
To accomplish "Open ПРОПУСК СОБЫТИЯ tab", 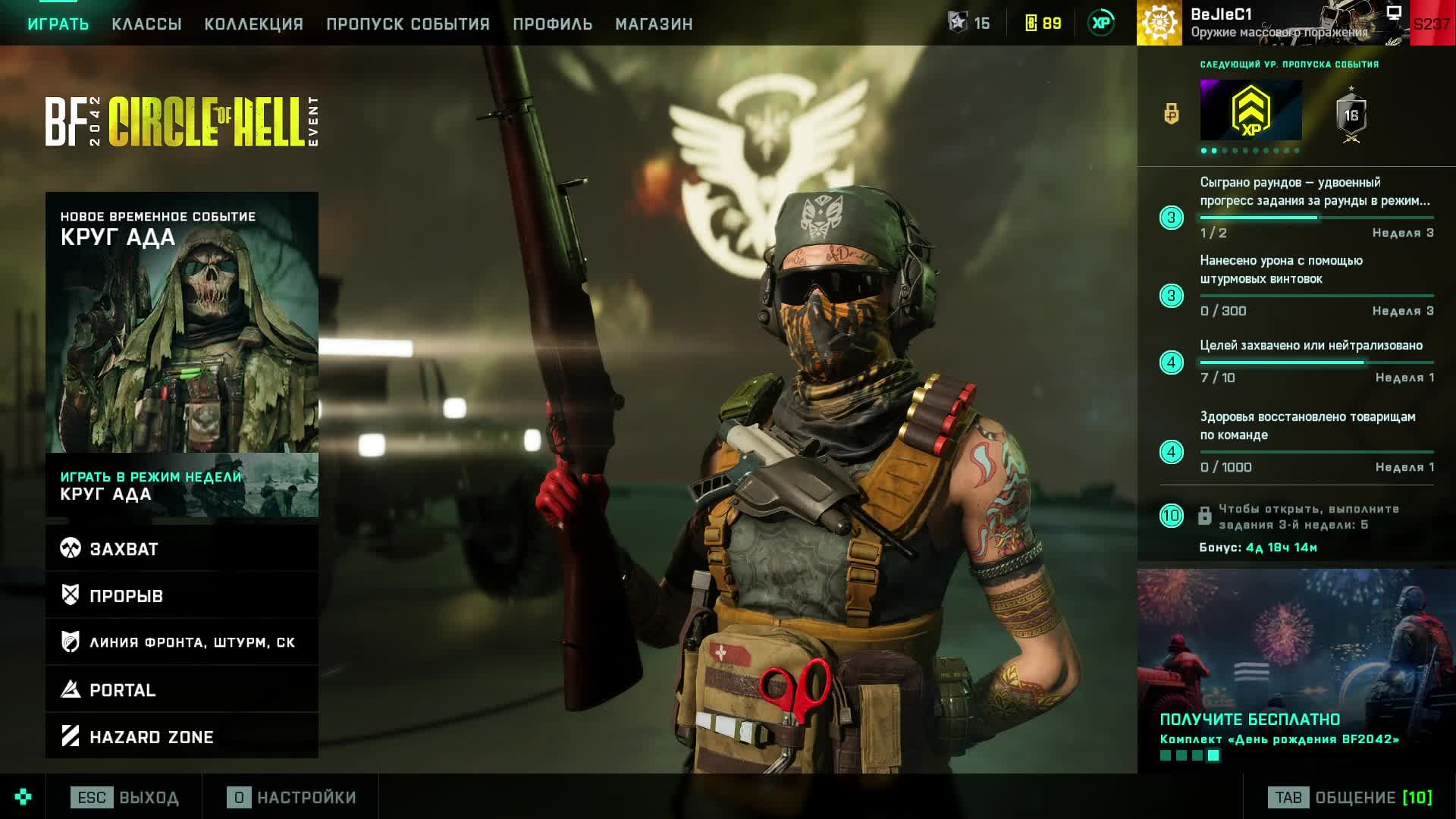I will tap(408, 24).
